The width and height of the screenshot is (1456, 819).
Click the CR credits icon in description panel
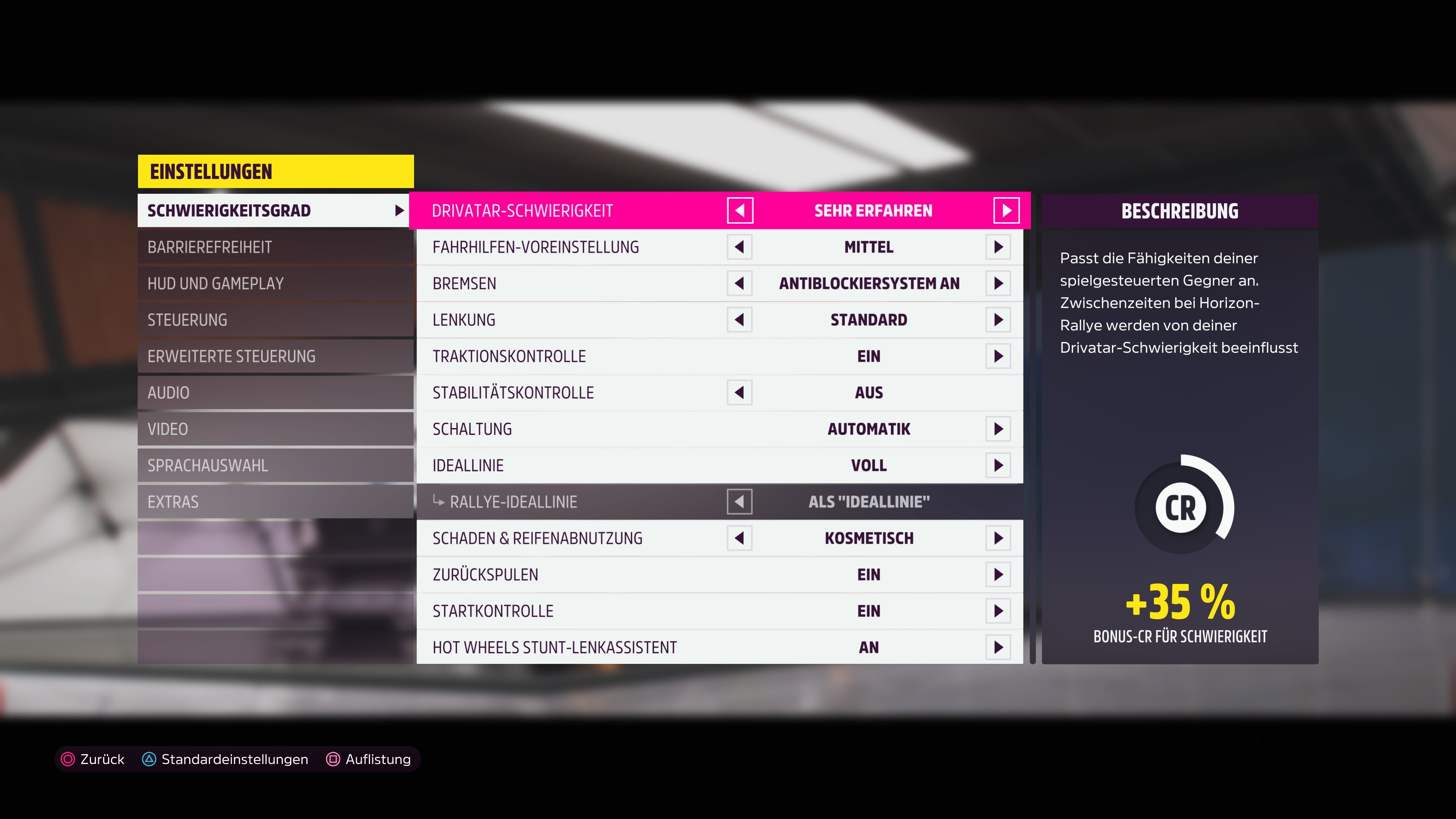1181,507
